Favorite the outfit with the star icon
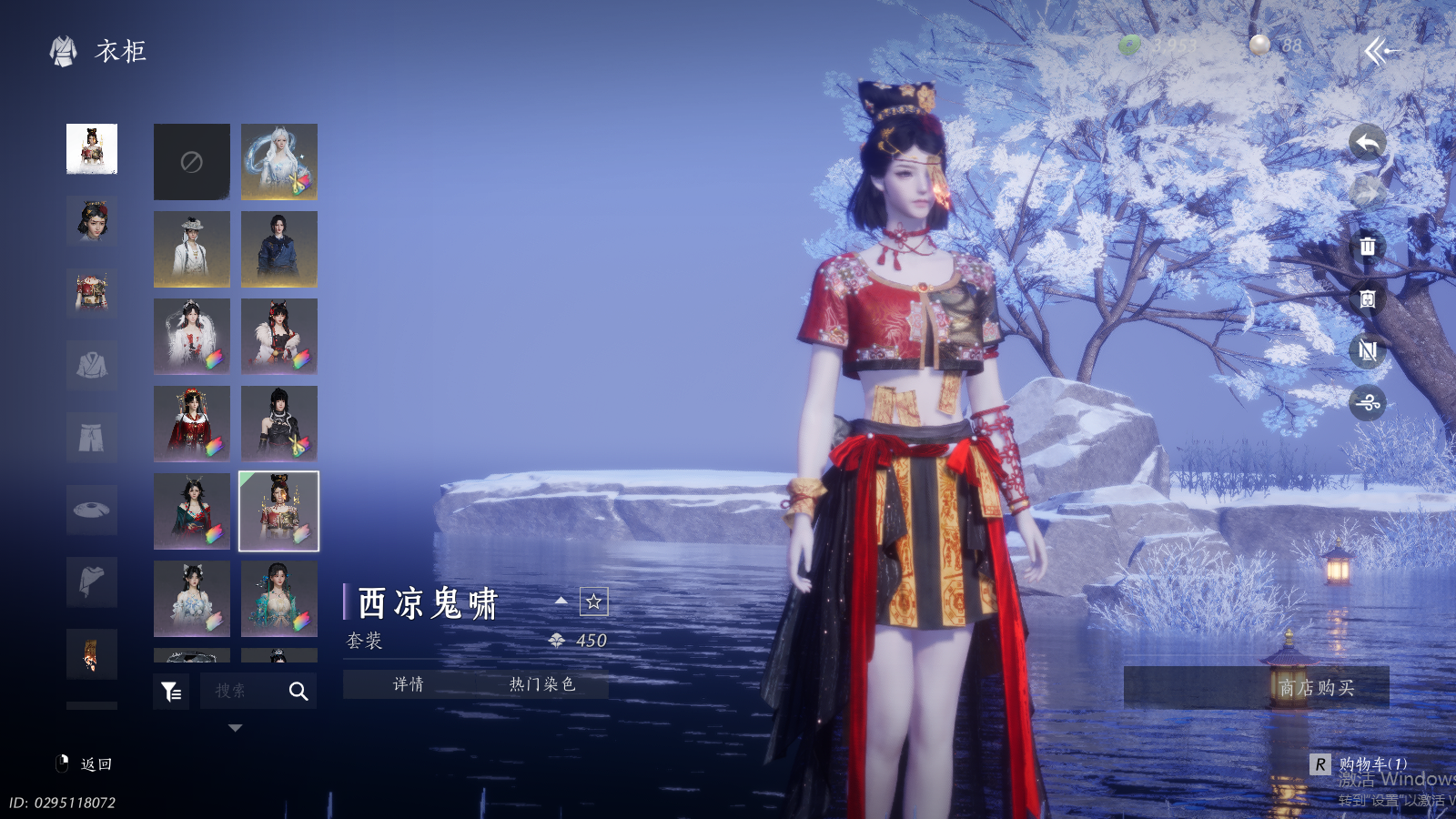Viewport: 1456px width, 819px height. (593, 602)
